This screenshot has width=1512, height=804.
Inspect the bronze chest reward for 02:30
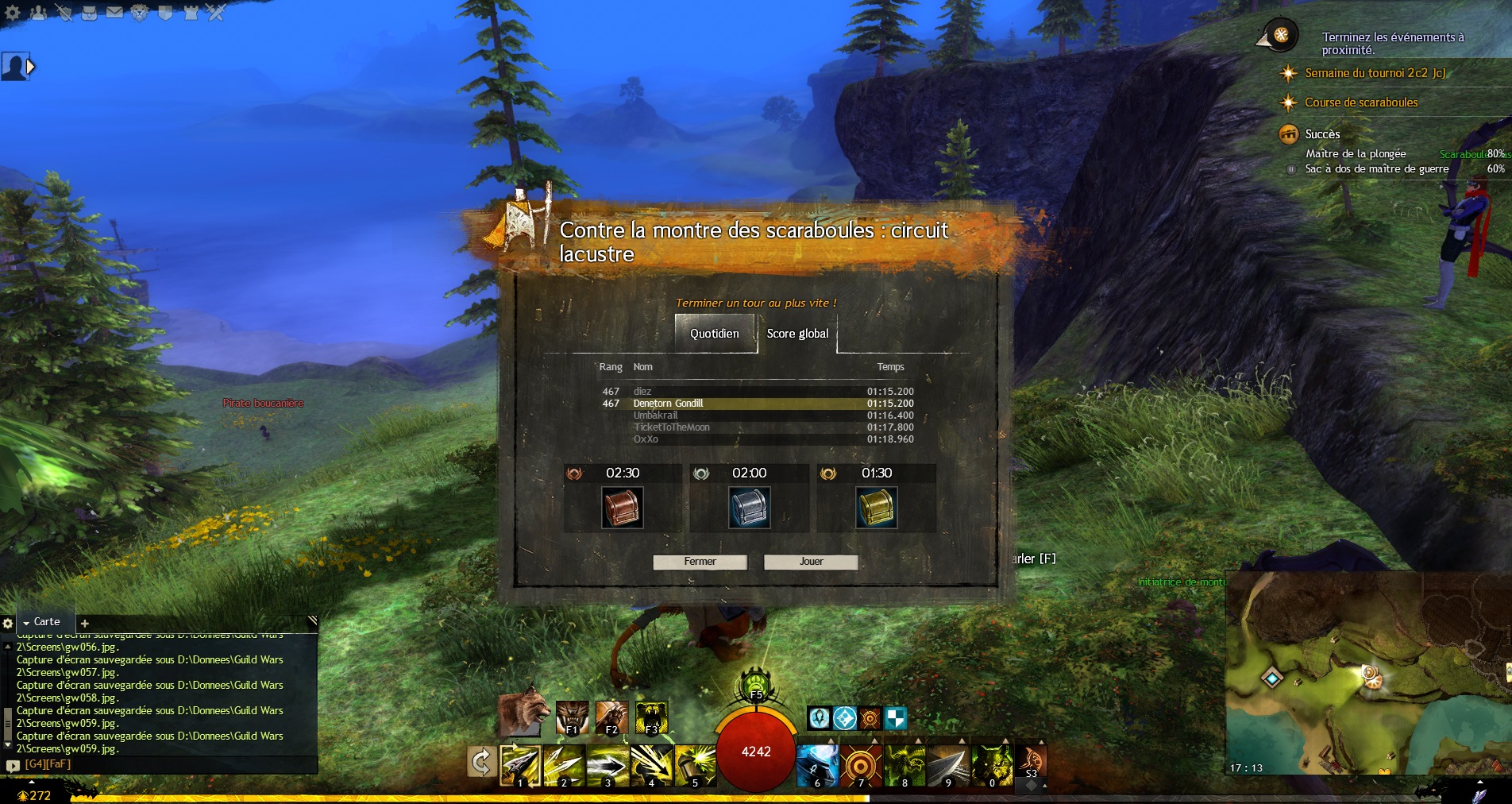pos(622,508)
